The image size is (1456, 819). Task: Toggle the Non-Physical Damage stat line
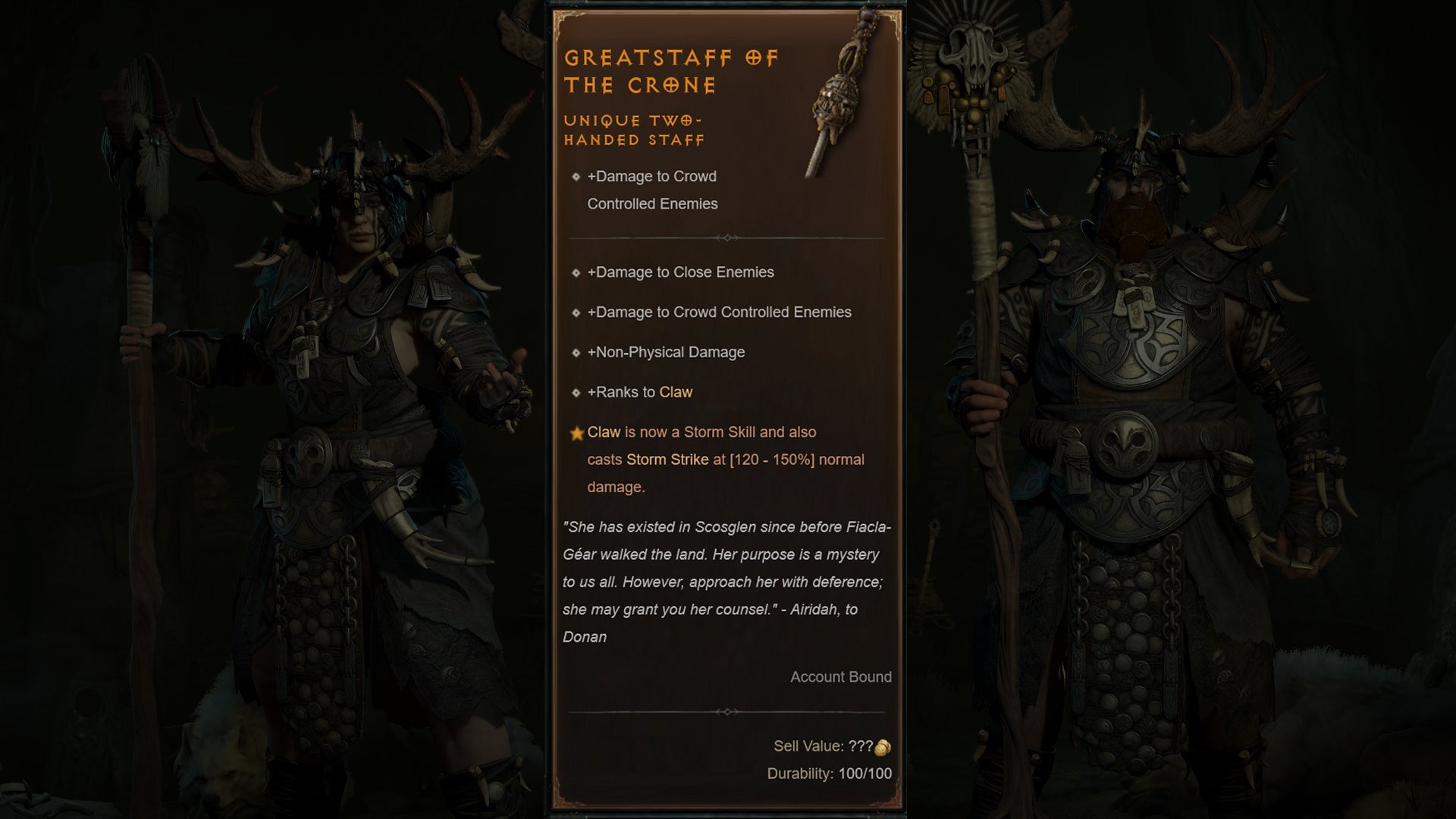click(667, 353)
